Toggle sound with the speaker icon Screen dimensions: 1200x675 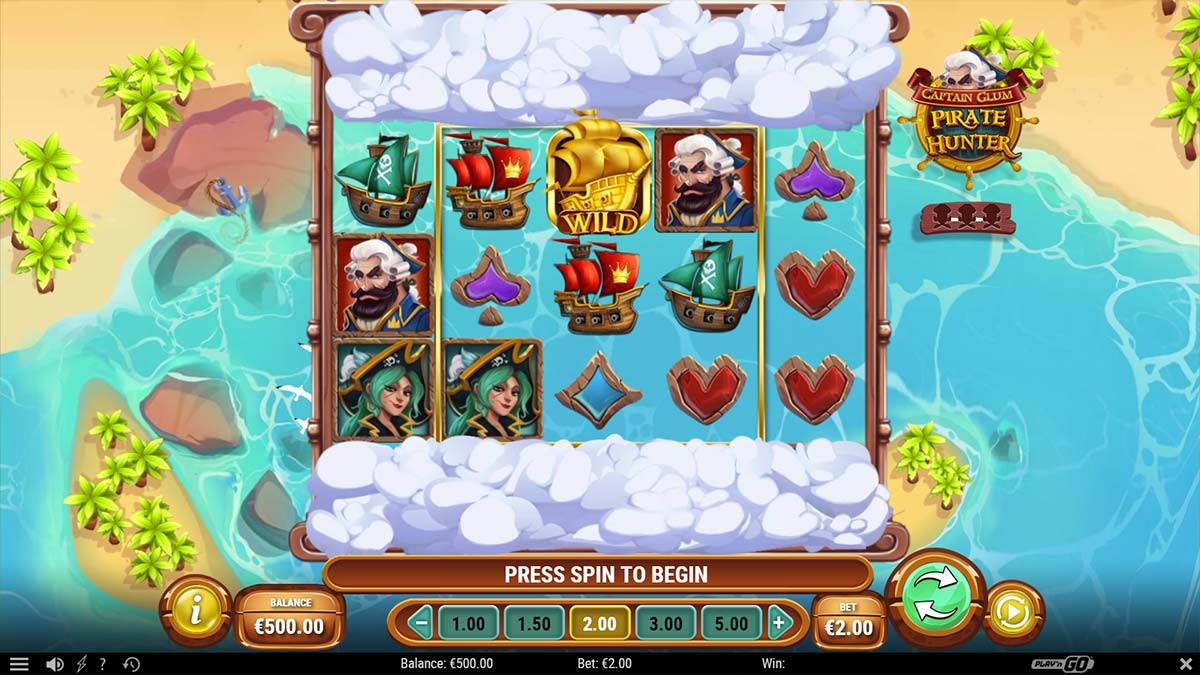coord(55,664)
